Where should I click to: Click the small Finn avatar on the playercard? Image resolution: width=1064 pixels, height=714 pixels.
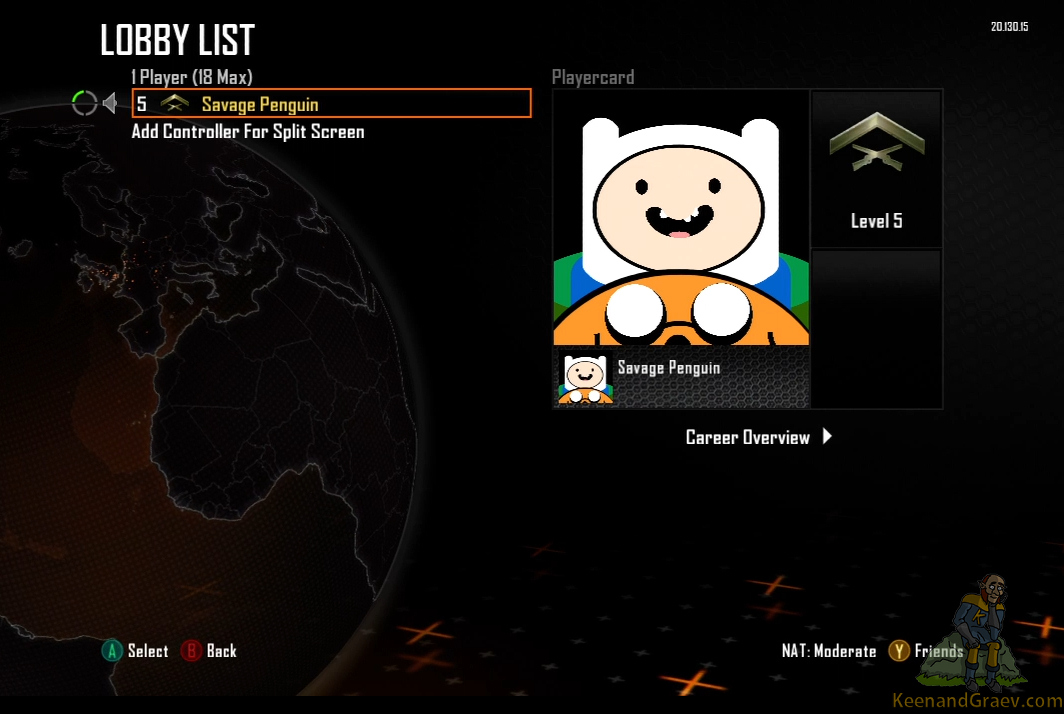pos(585,378)
